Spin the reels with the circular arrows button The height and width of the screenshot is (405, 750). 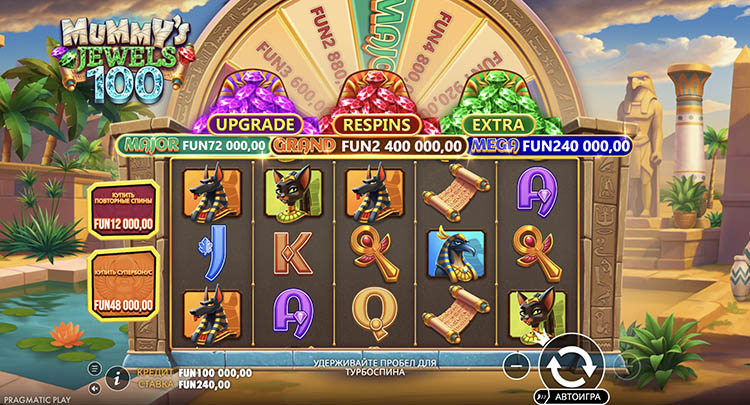click(571, 363)
